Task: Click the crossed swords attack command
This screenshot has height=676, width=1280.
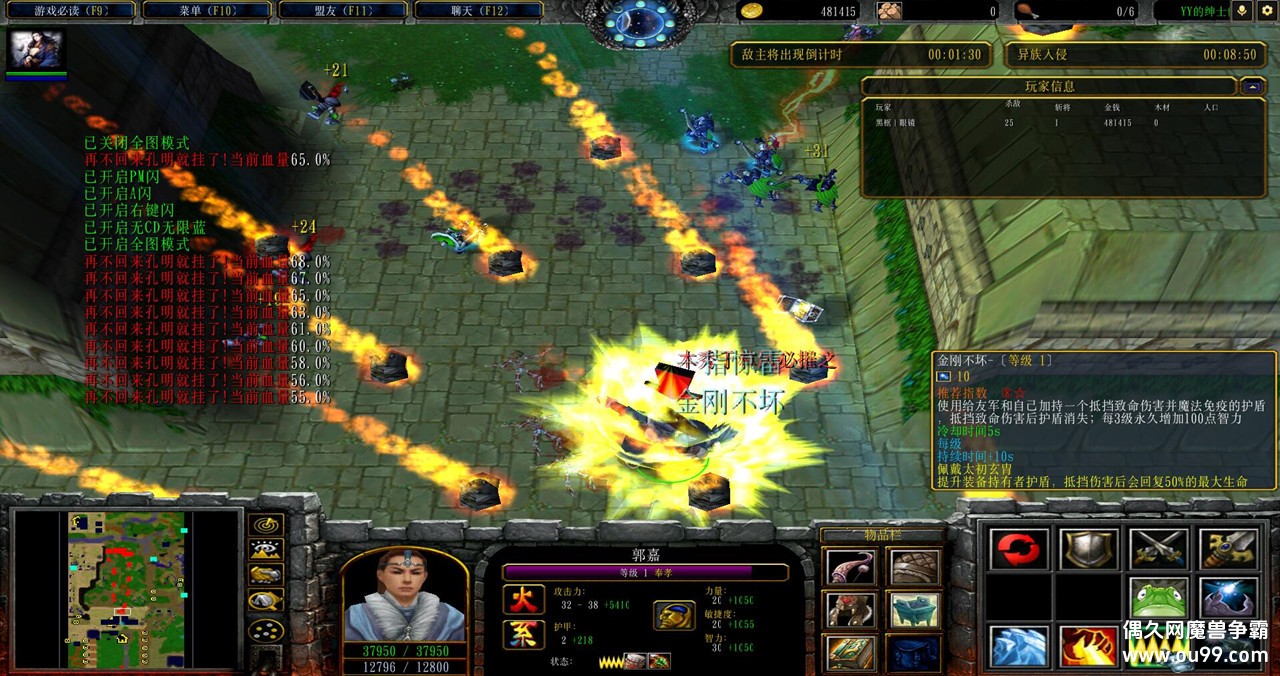Action: pyautogui.click(x=1158, y=549)
